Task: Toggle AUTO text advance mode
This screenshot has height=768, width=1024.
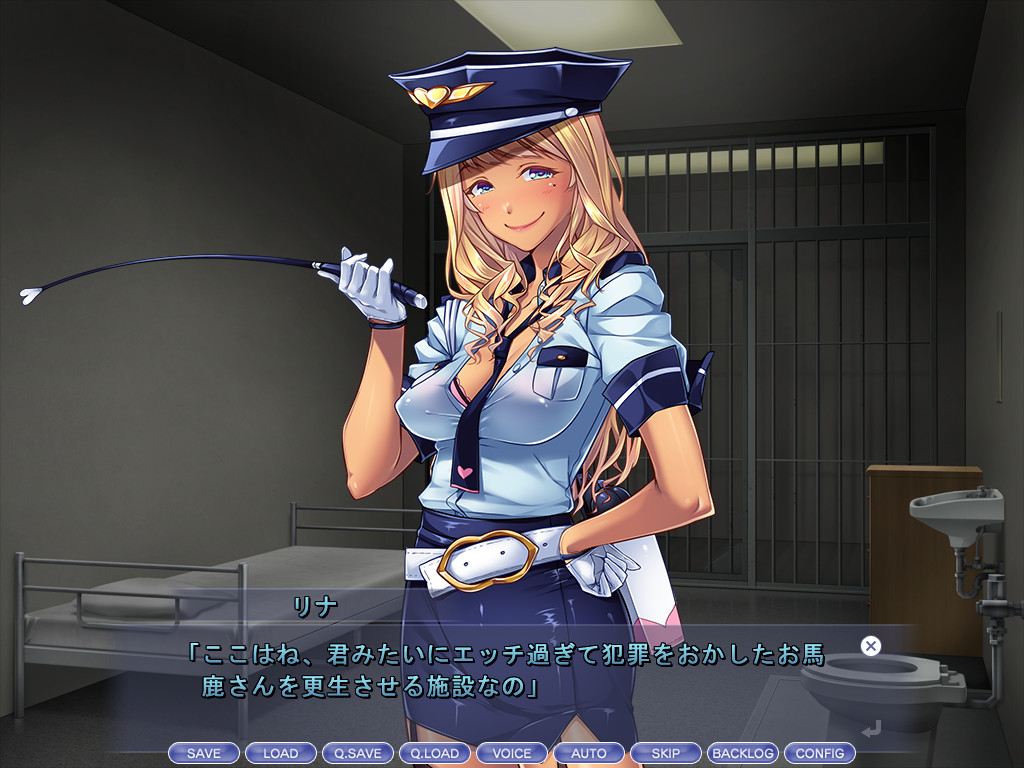Action: (589, 753)
